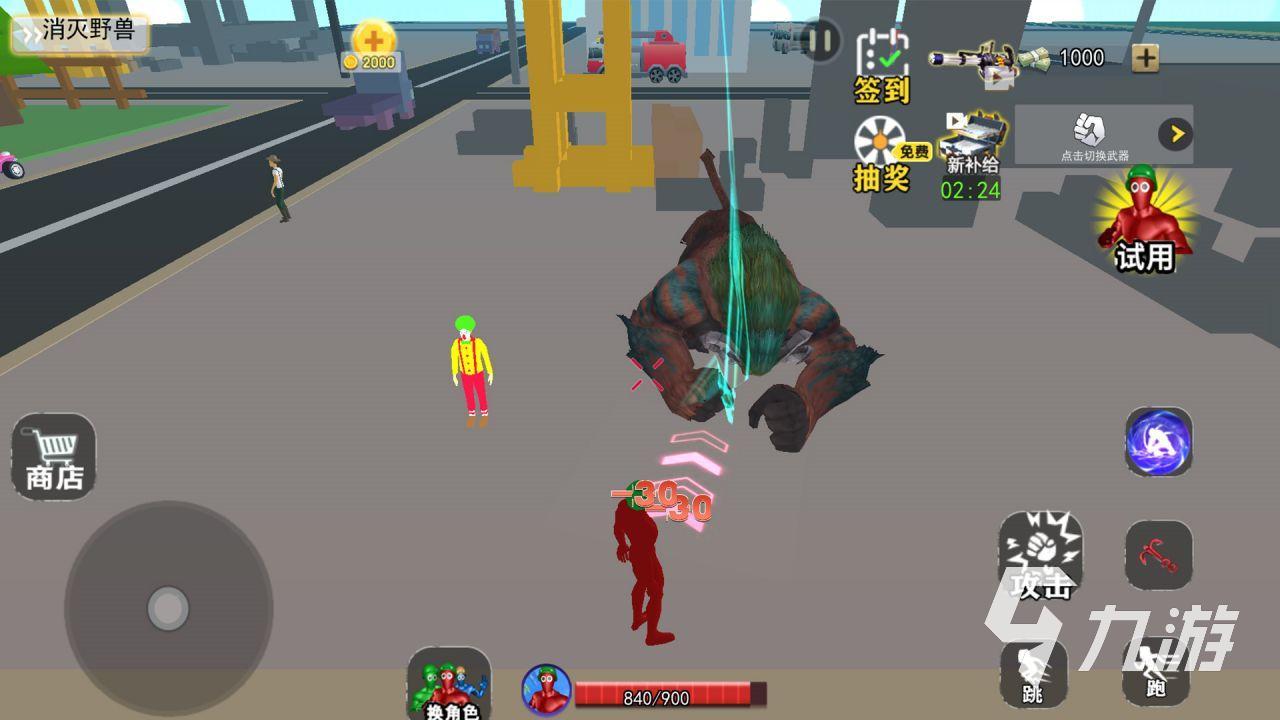Use the red grappling hook ability
The height and width of the screenshot is (720, 1280).
click(1158, 555)
